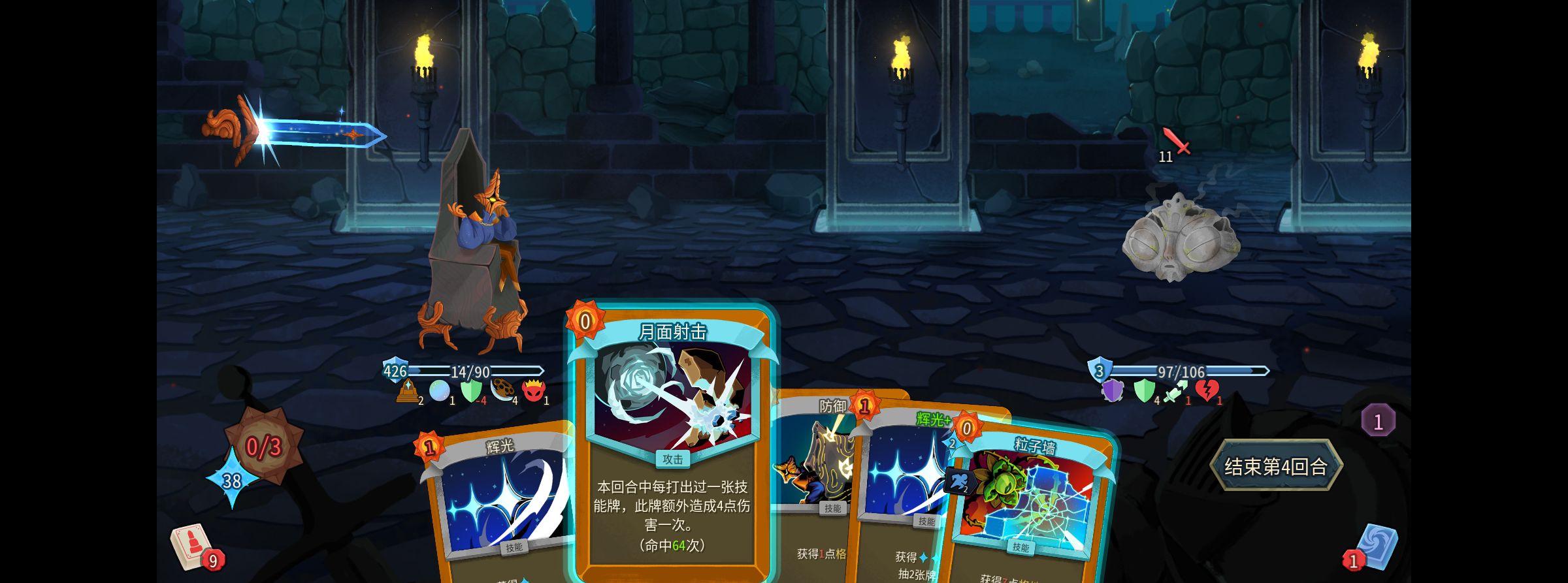
Task: Choose the 粒子墙 skill card
Action: [x=1032, y=509]
